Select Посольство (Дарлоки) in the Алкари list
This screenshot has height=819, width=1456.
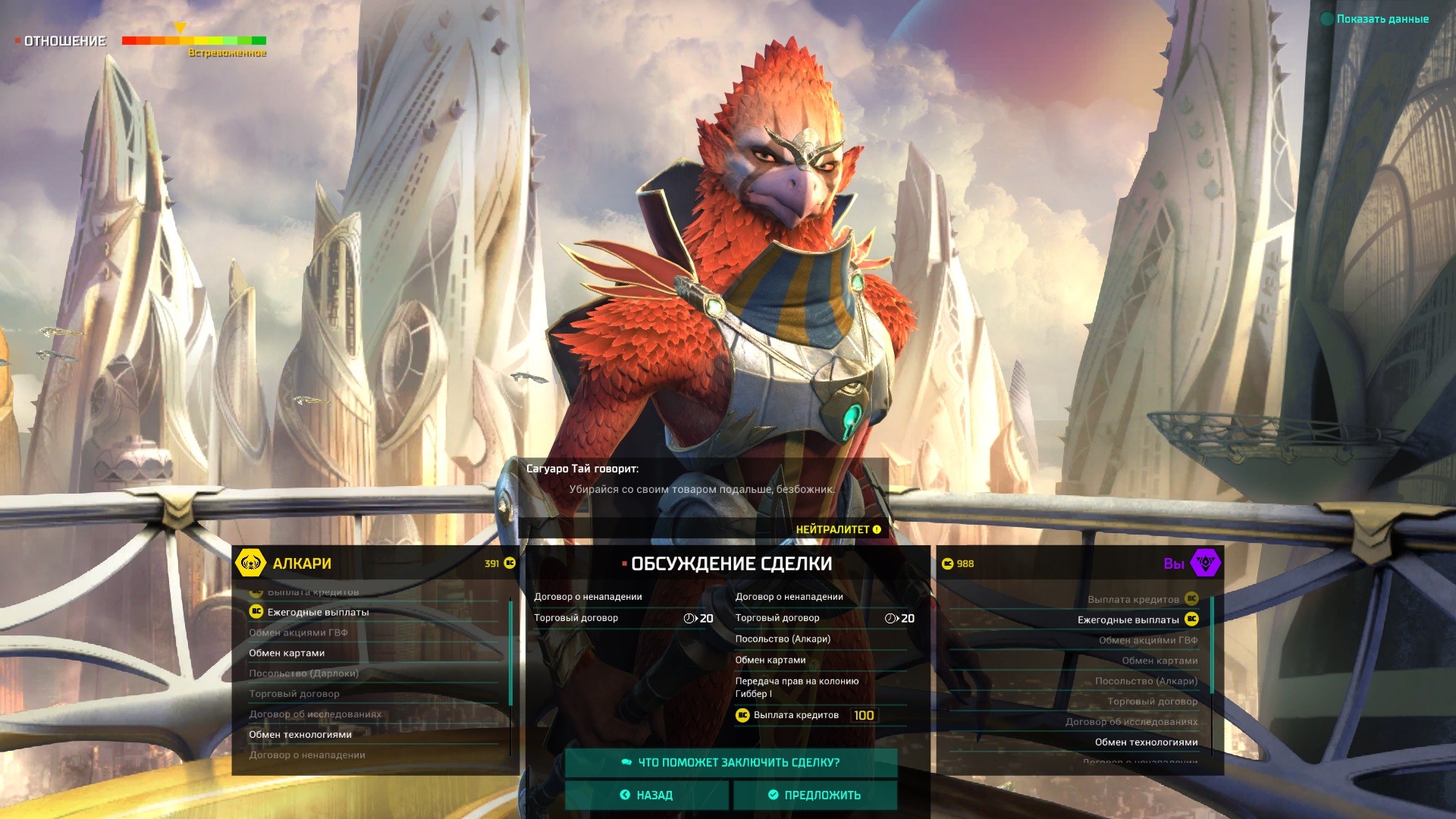(303, 673)
